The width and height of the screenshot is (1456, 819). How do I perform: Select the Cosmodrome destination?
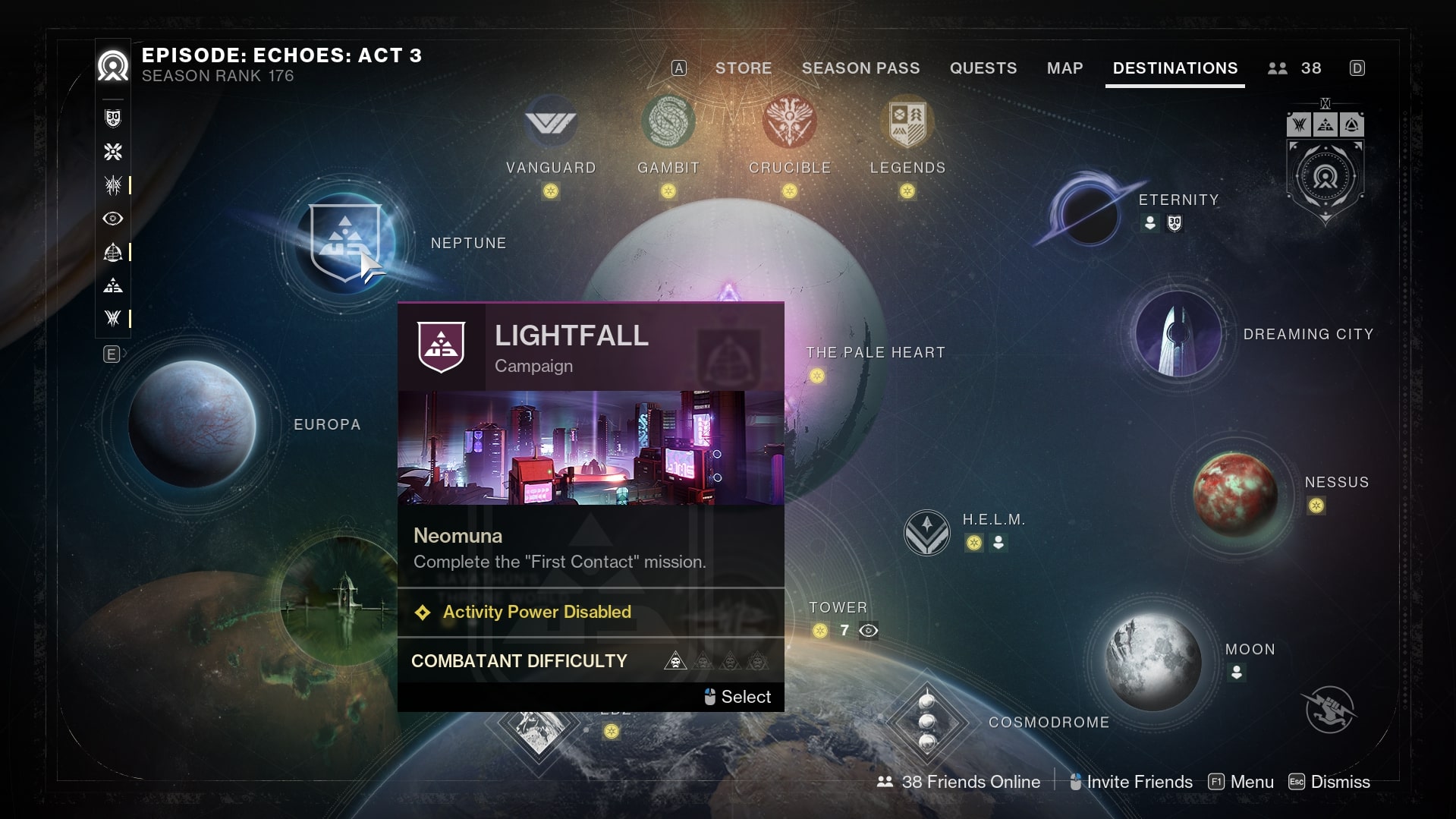926,721
